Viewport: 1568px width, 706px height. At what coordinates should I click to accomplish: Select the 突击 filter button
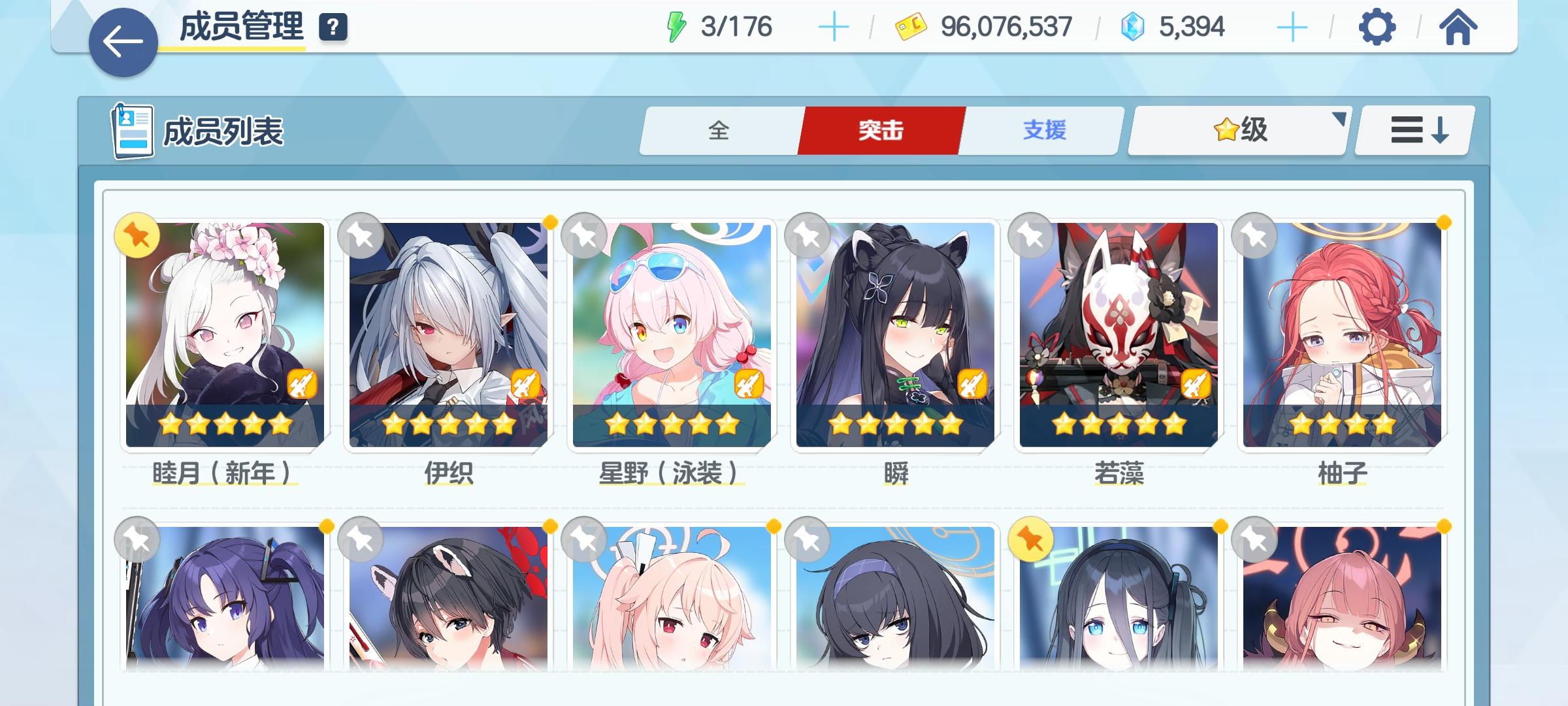click(x=880, y=131)
